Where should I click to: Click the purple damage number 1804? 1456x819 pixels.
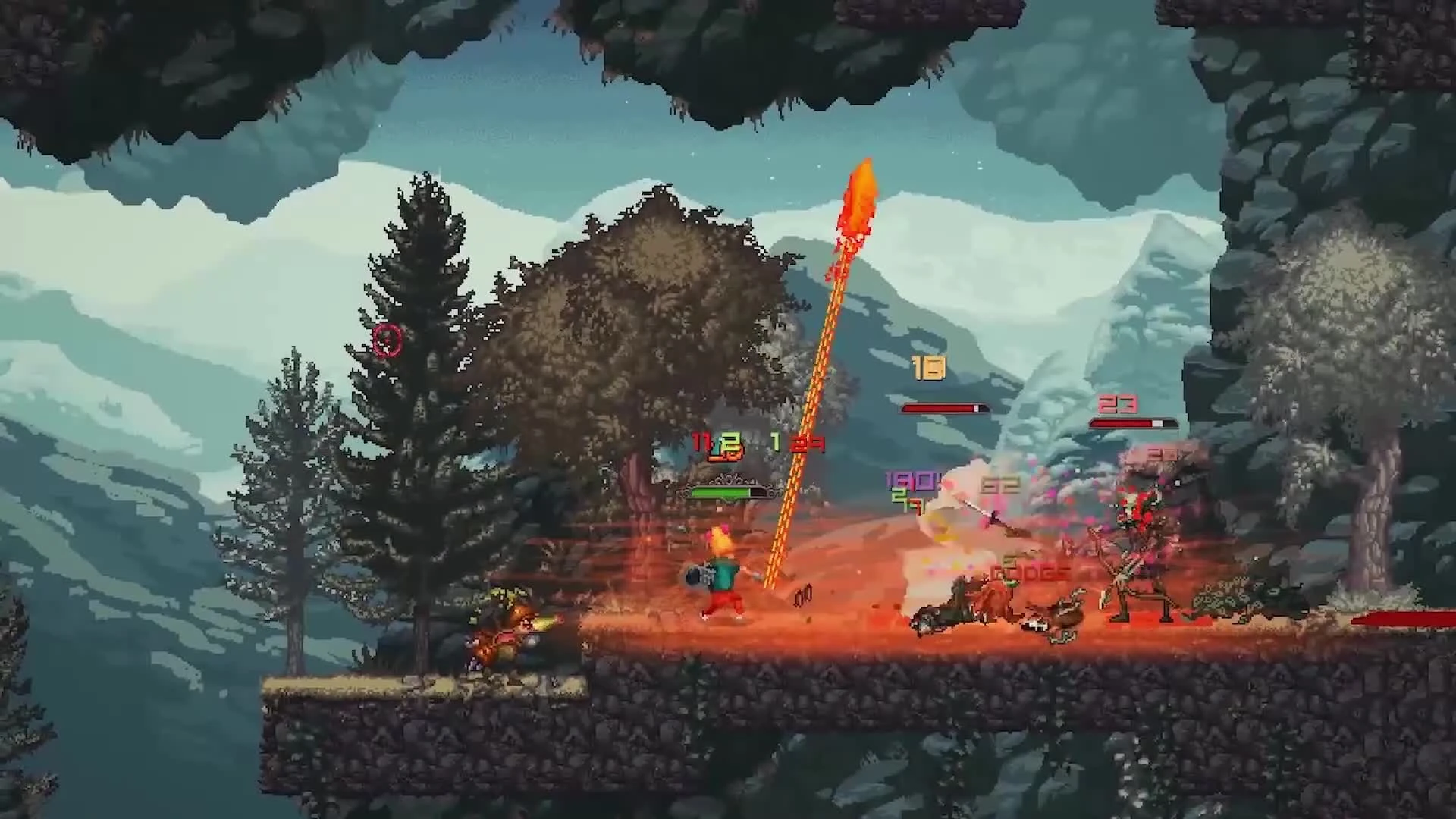[910, 481]
